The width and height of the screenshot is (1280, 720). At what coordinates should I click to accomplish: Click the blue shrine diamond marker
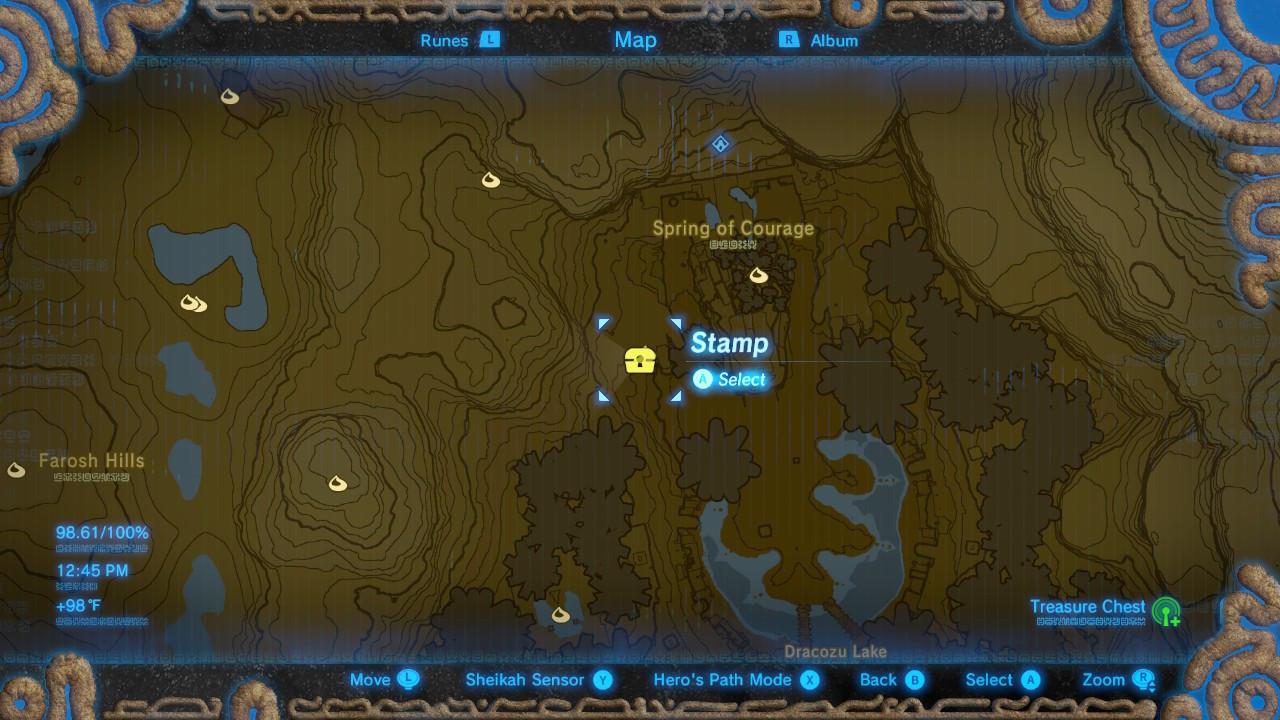[x=720, y=145]
